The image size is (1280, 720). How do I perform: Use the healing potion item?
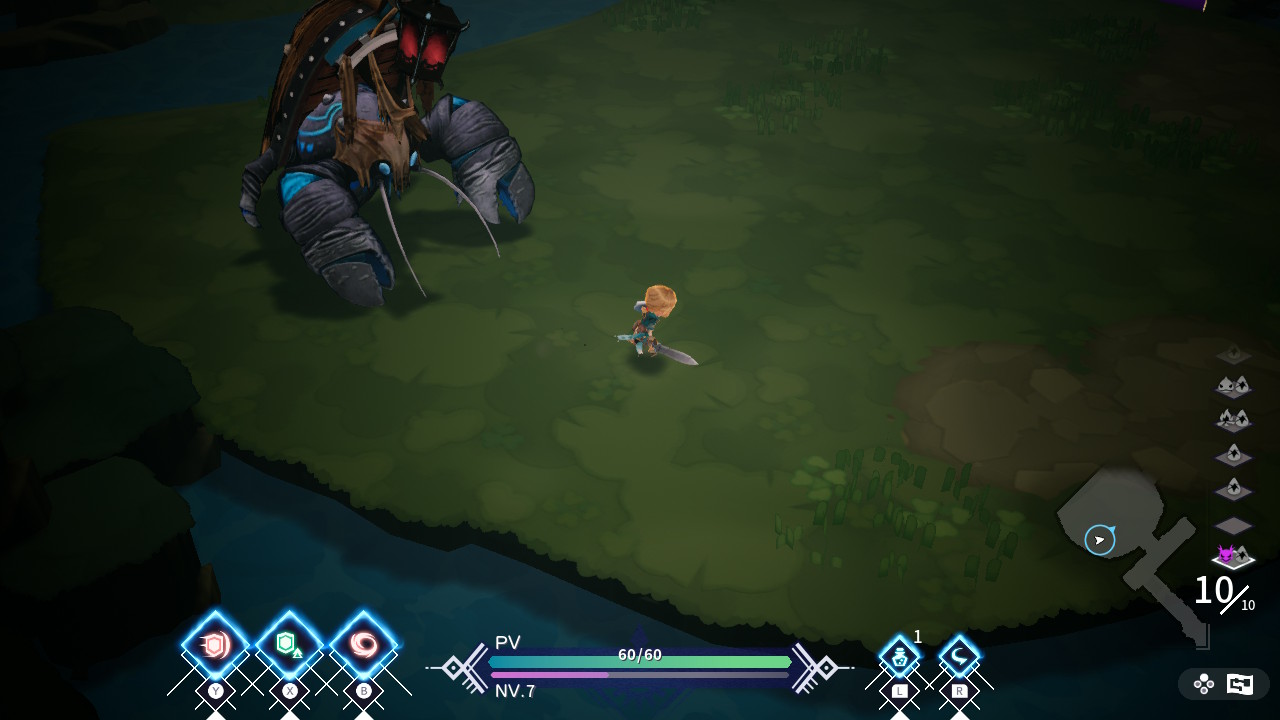pyautogui.click(x=899, y=658)
